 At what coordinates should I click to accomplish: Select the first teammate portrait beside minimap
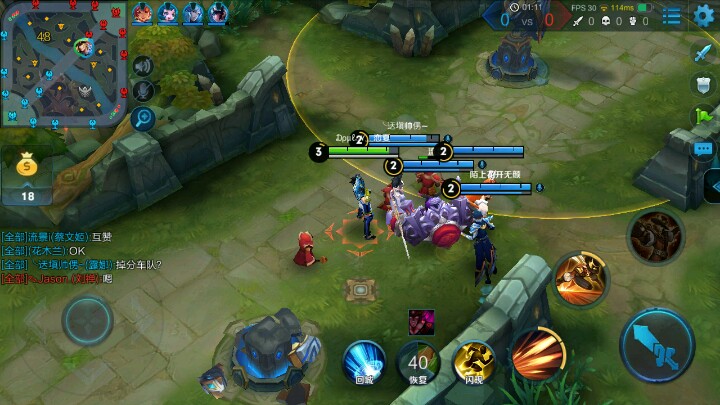[142, 13]
